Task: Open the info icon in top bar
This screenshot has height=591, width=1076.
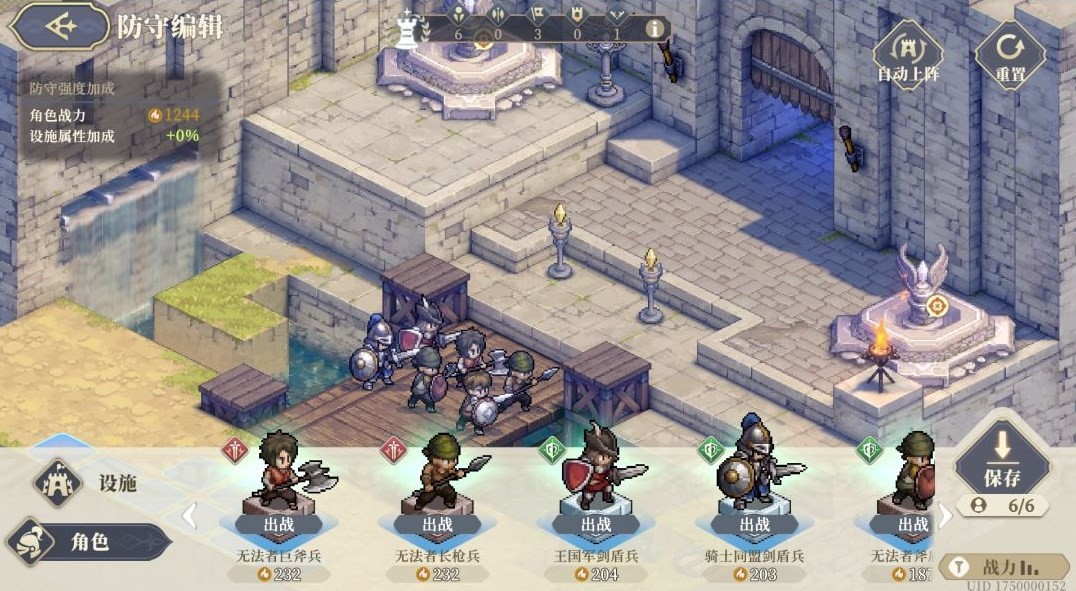Action: click(x=655, y=29)
